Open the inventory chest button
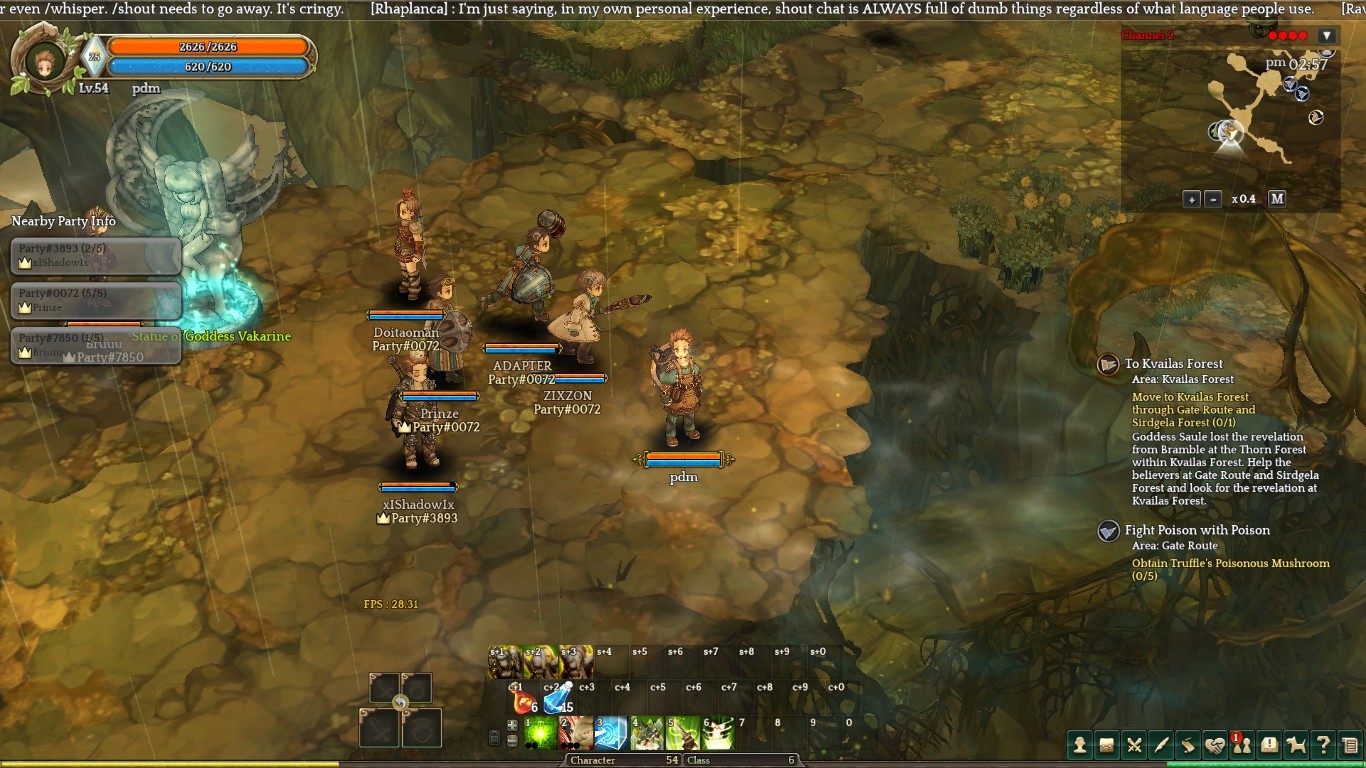 click(1106, 744)
